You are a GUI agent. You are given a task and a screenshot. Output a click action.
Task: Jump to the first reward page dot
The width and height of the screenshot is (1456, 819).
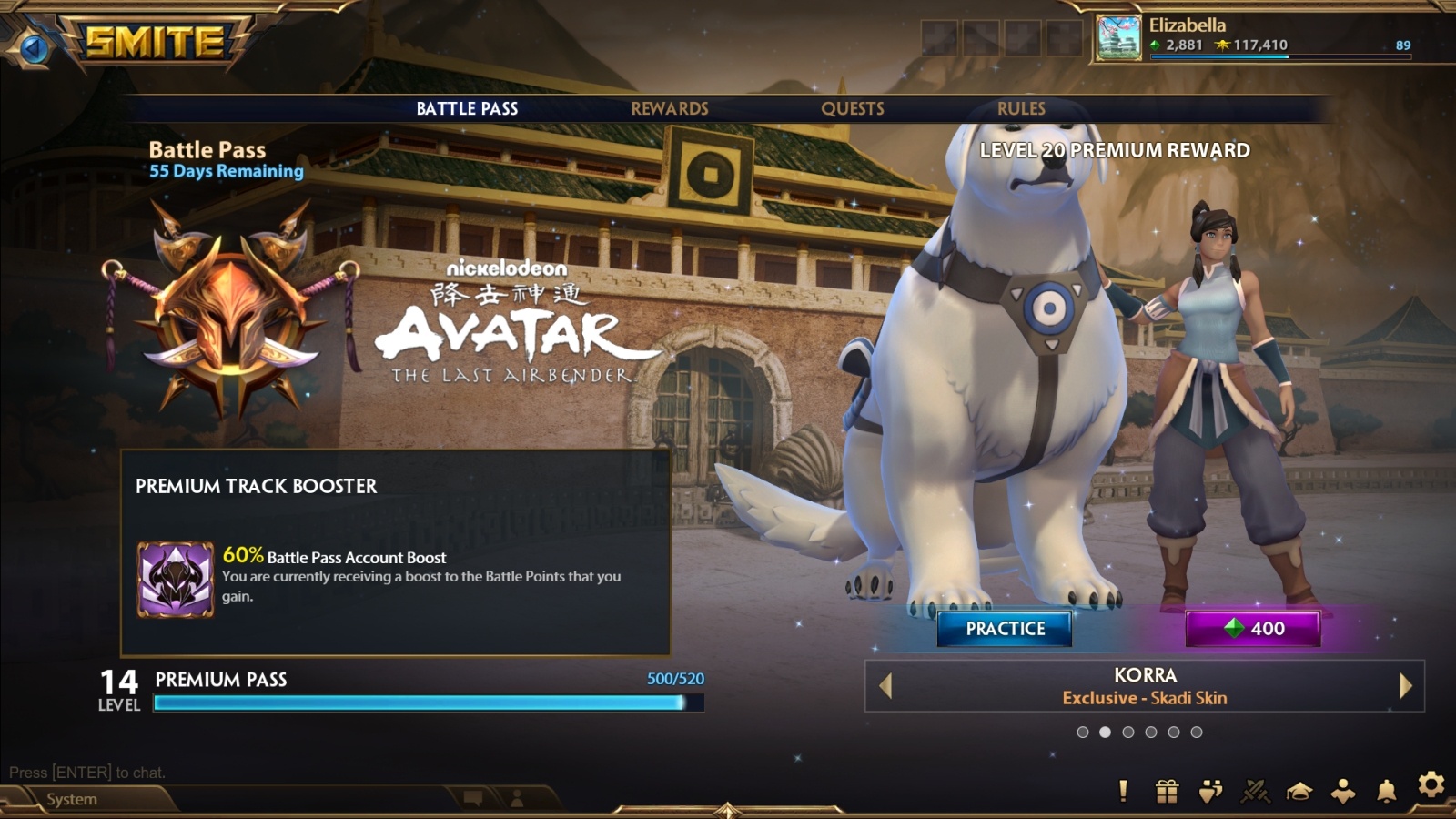point(1082,733)
